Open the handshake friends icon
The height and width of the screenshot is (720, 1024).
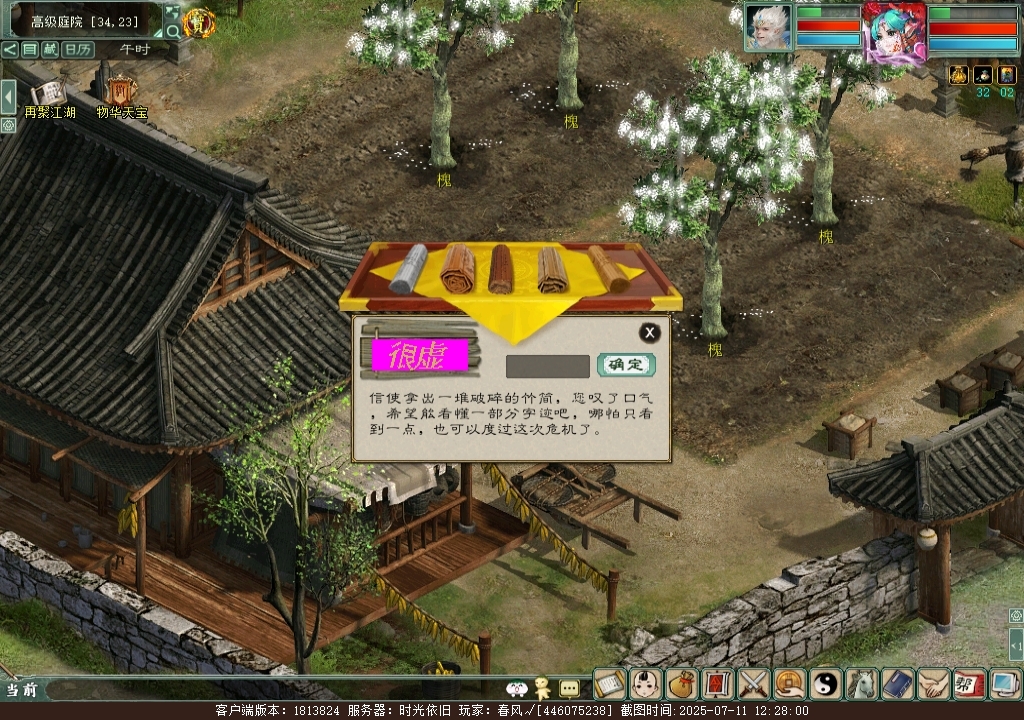(x=933, y=684)
